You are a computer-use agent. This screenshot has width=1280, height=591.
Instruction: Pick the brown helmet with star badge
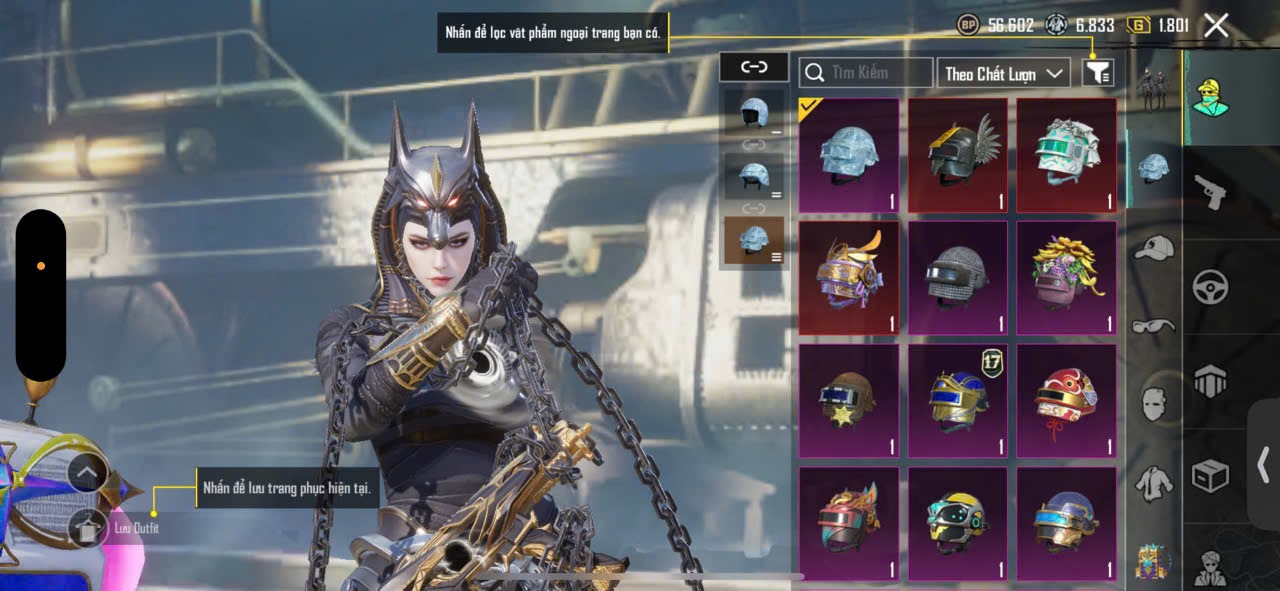[x=848, y=400]
